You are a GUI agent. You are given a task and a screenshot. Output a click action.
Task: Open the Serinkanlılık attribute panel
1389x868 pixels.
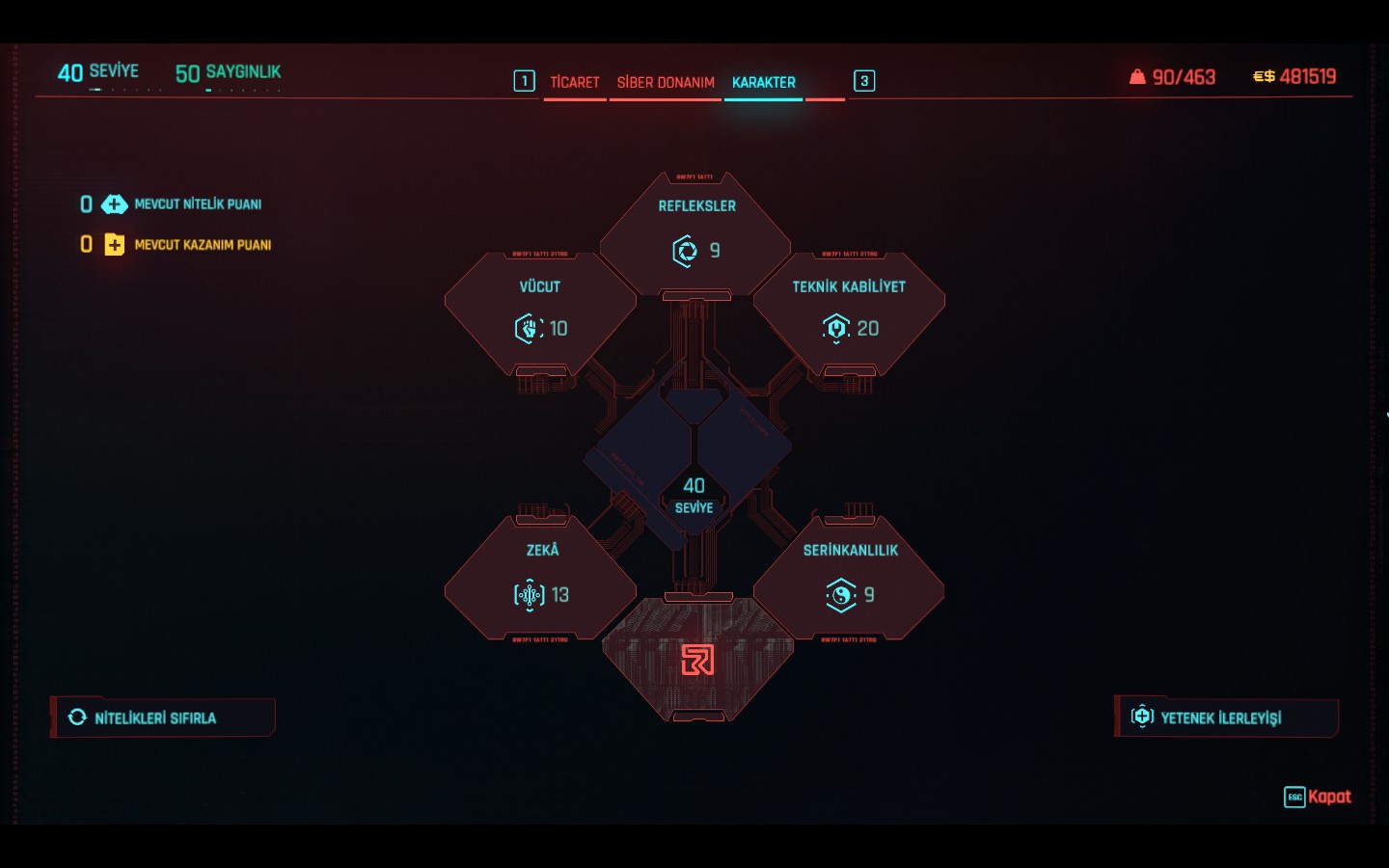(849, 576)
